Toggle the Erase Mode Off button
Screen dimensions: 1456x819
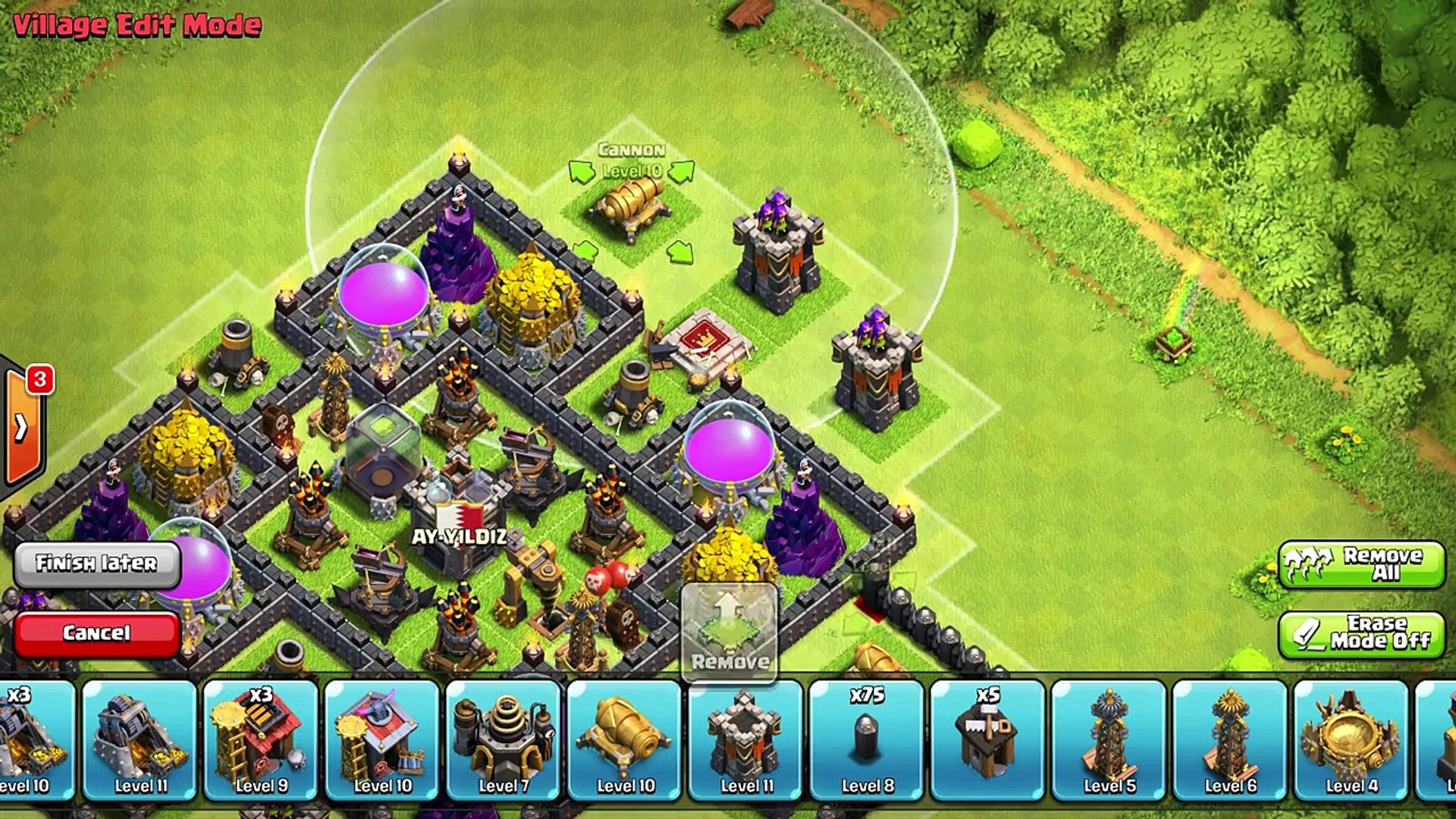click(1361, 635)
